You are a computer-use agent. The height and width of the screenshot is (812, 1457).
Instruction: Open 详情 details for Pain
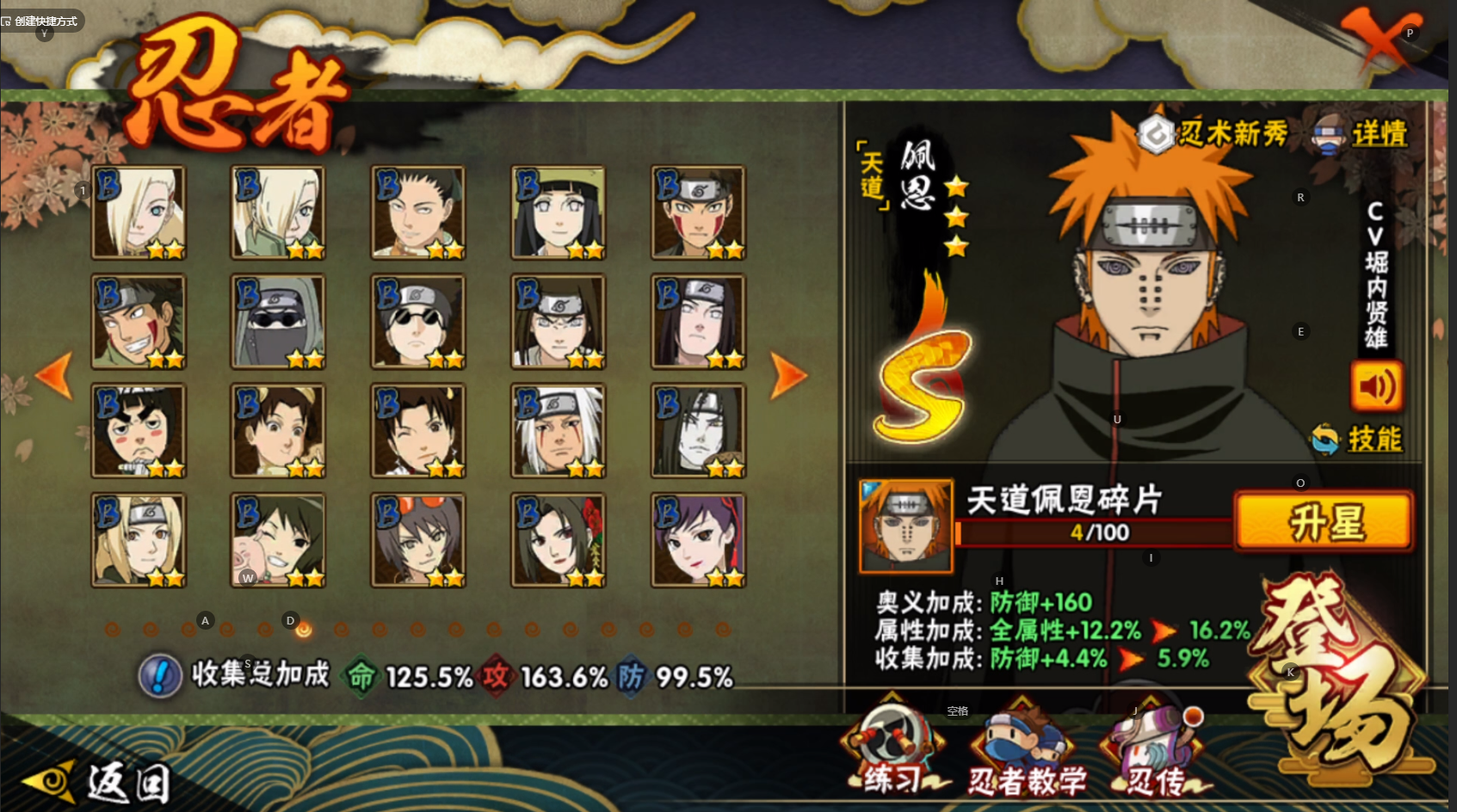(x=1361, y=134)
